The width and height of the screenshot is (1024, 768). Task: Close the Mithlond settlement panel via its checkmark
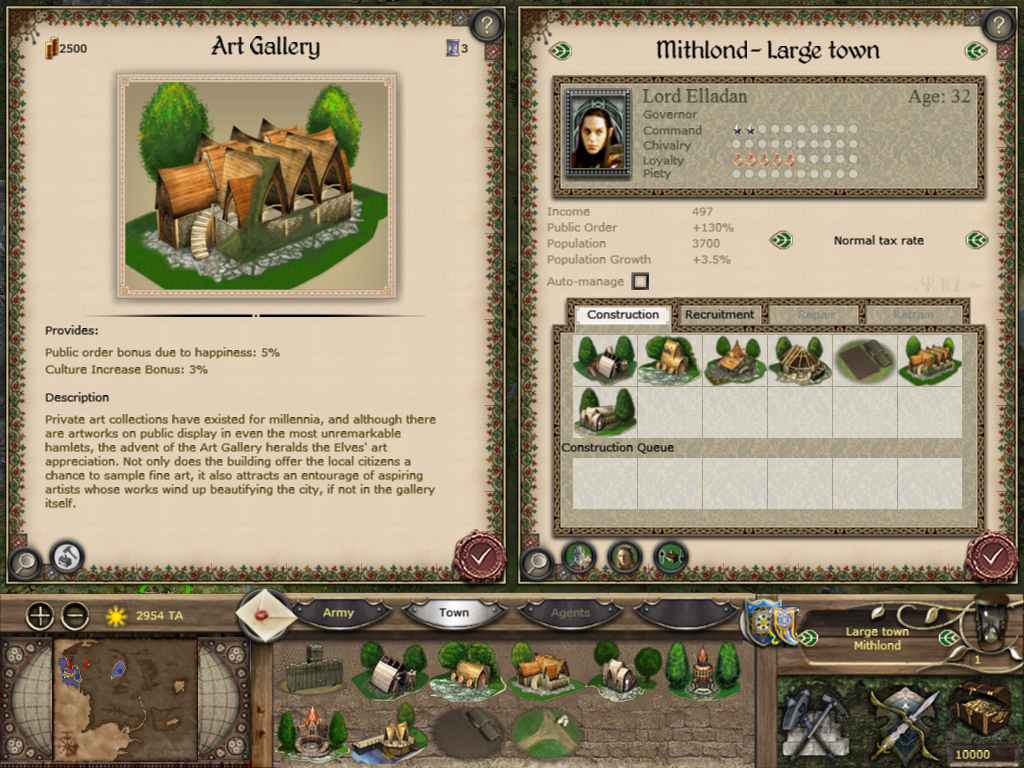[x=990, y=555]
